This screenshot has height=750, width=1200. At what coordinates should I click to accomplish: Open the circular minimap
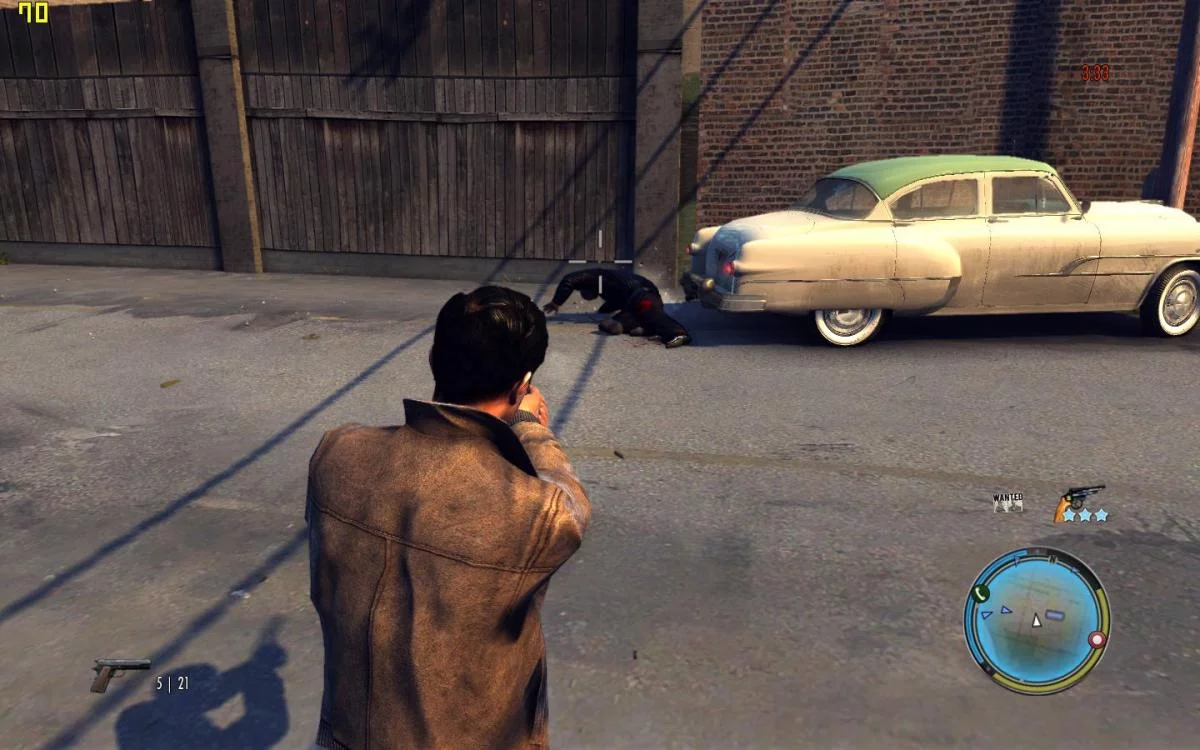click(1036, 620)
